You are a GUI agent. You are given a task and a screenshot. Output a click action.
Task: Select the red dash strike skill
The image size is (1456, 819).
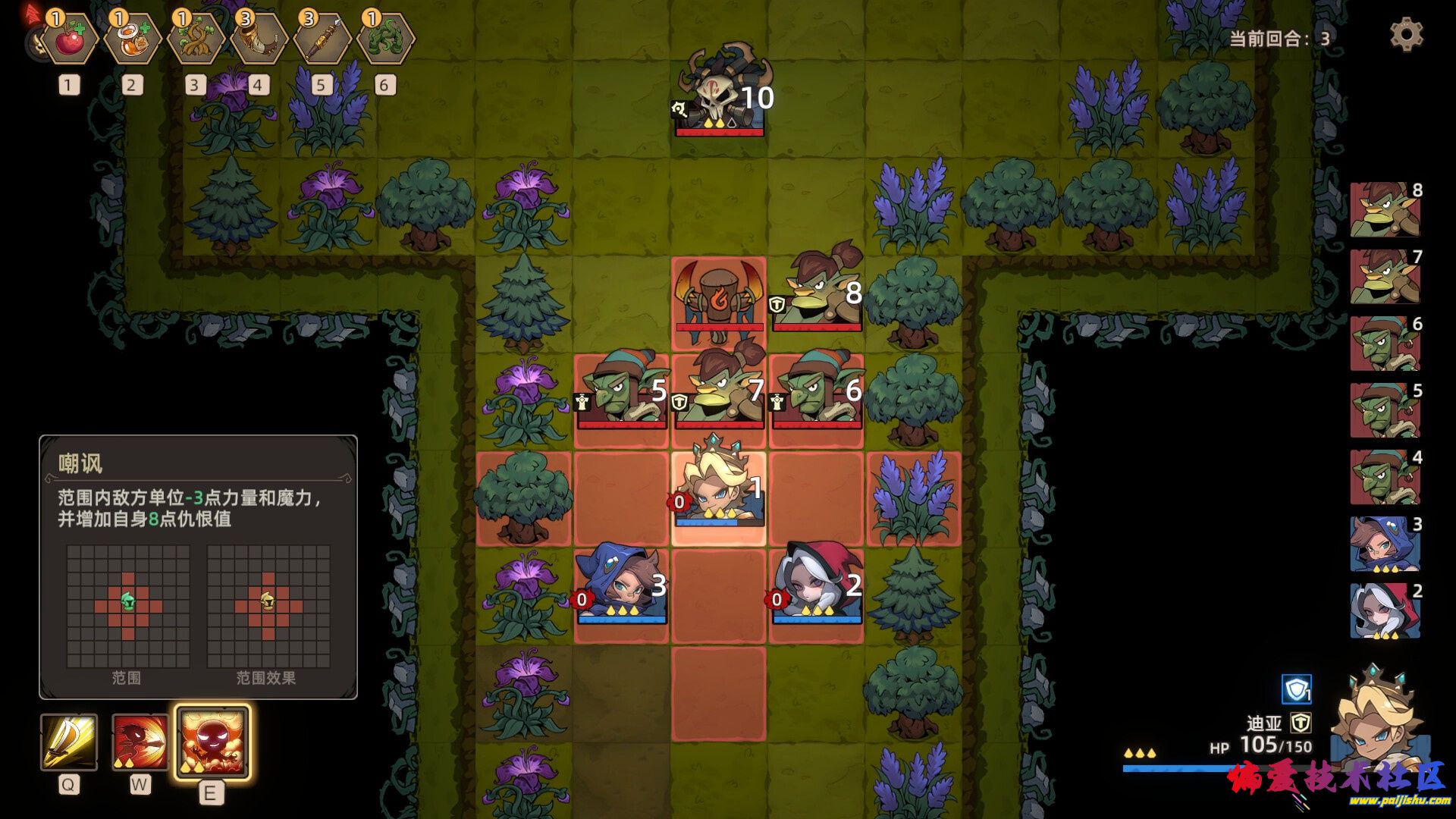click(x=140, y=742)
